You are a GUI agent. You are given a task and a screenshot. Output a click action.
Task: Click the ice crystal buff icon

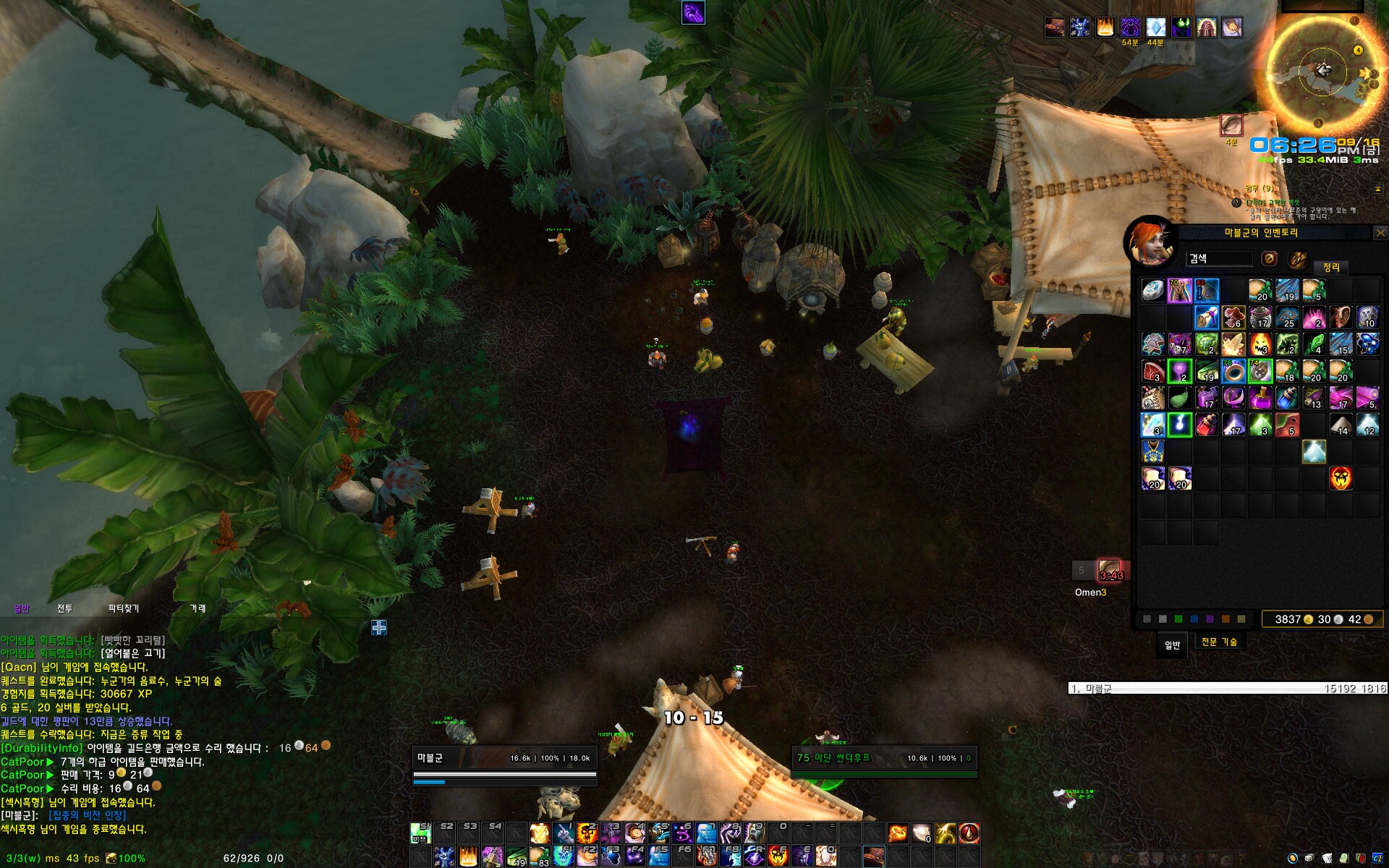click(1155, 27)
